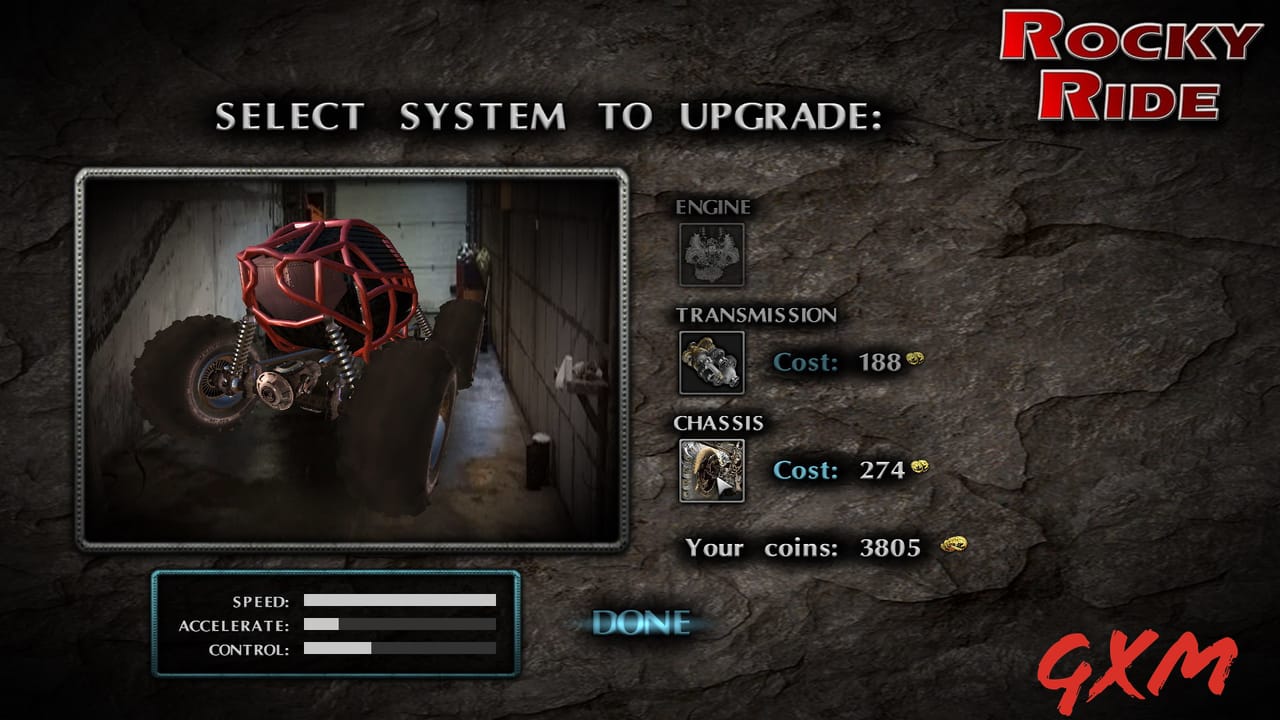Screen dimensions: 1280x720
Task: Select the Transmission upgrade icon
Action: (713, 362)
